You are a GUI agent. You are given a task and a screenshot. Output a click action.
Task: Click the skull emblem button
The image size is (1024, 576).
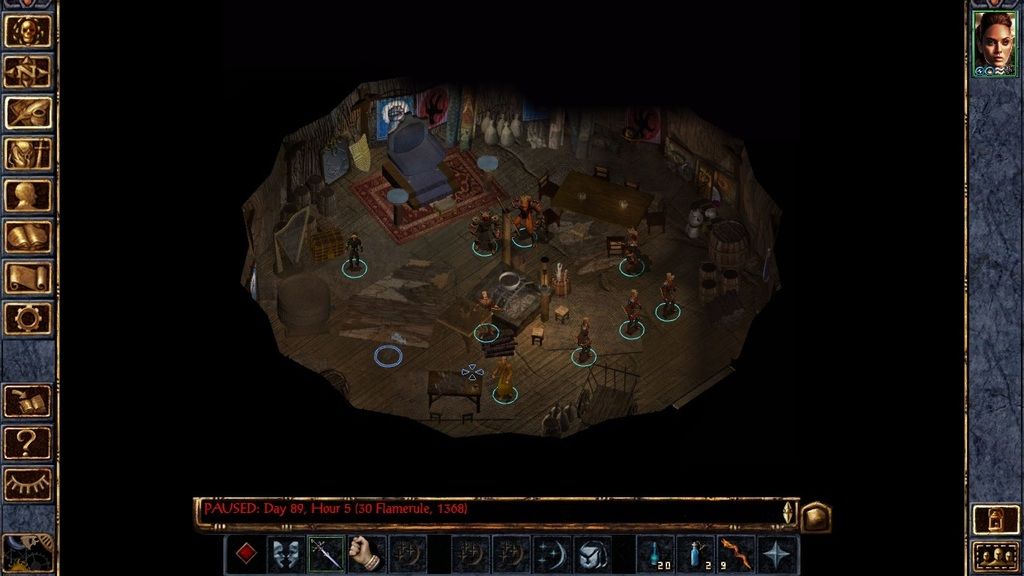coord(28,30)
